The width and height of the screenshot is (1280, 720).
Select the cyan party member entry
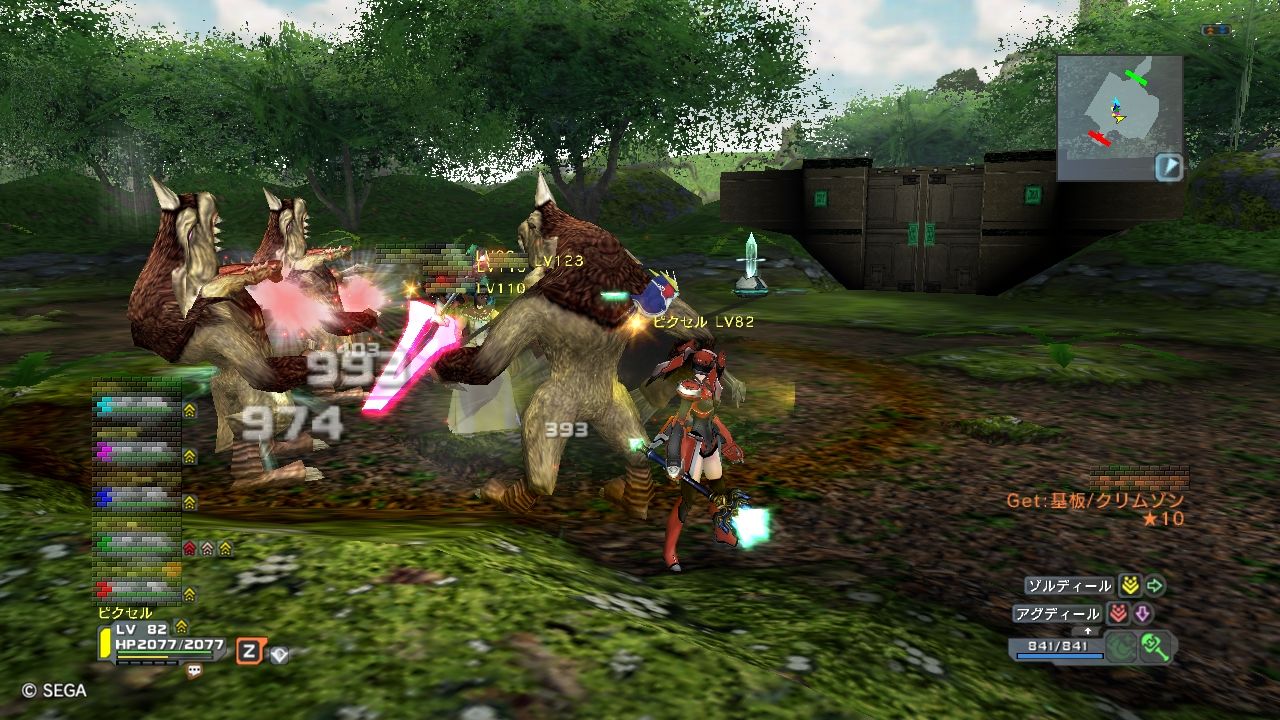(x=137, y=408)
